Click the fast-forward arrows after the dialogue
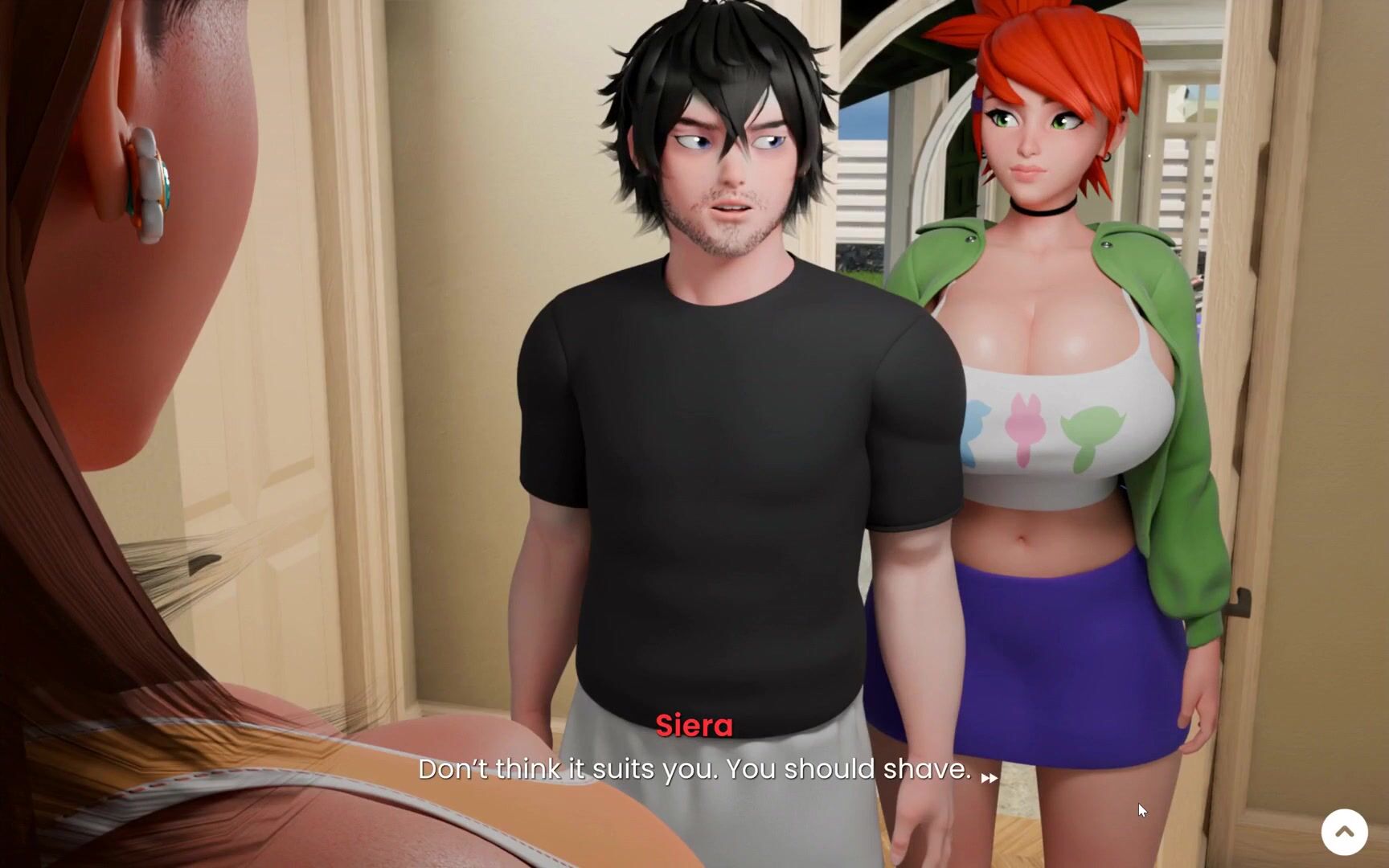Image resolution: width=1389 pixels, height=868 pixels. click(989, 777)
